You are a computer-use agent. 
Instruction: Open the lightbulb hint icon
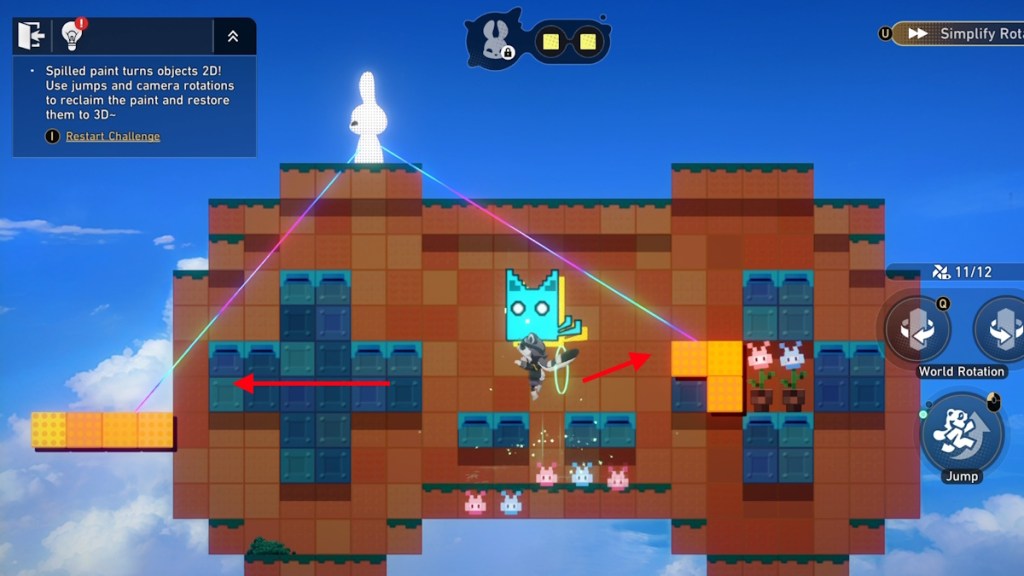pyautogui.click(x=71, y=36)
